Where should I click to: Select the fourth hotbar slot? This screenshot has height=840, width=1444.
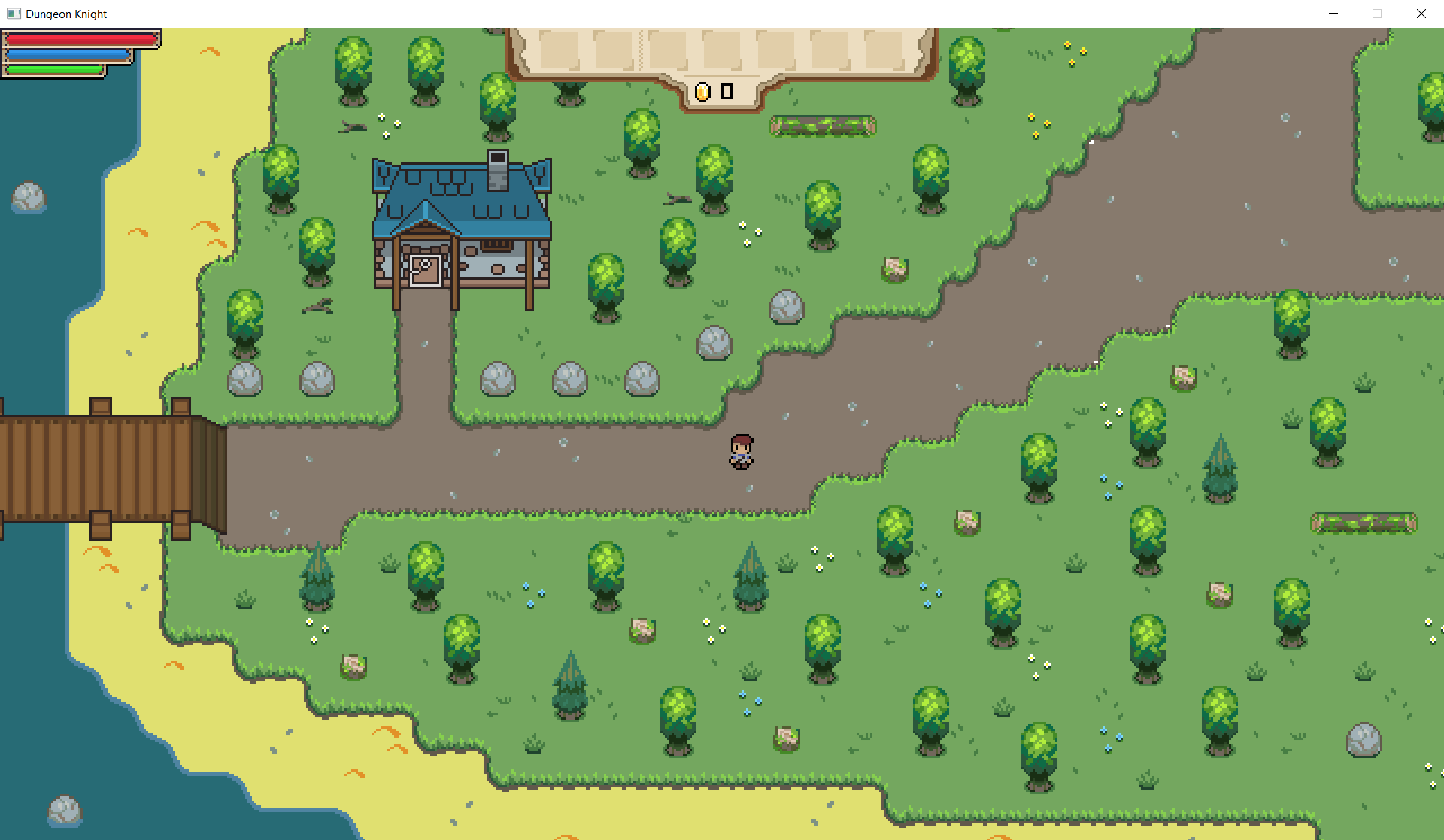click(722, 51)
